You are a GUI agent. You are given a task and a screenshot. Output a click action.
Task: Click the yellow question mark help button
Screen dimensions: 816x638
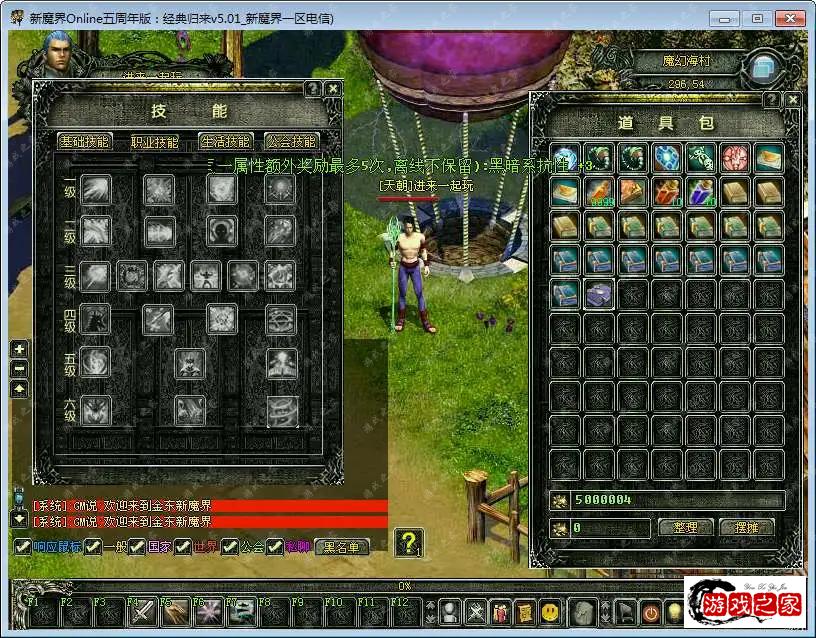pos(408,543)
